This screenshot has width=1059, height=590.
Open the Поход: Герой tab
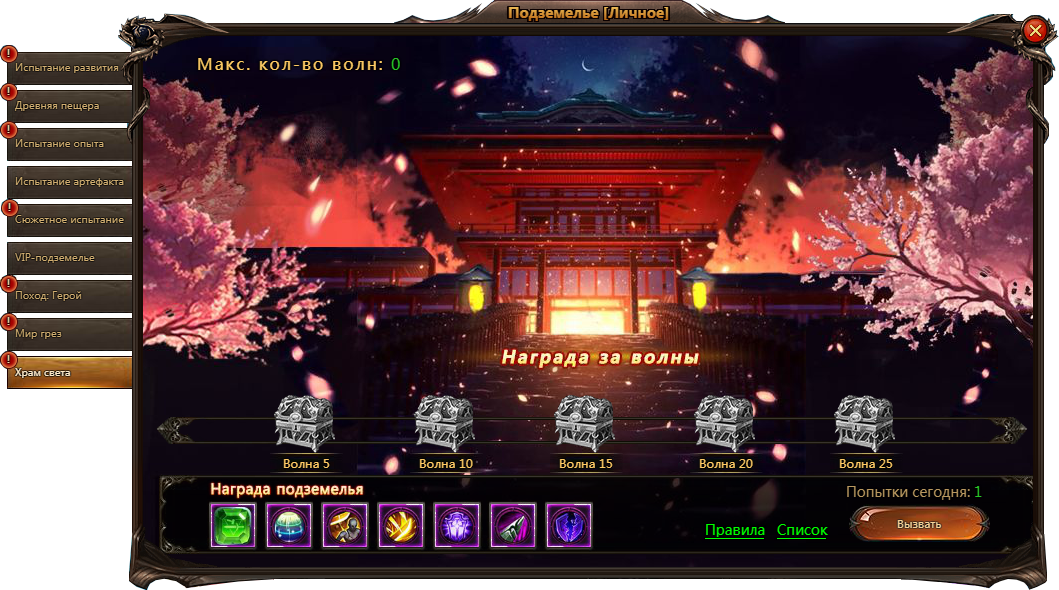click(69, 296)
